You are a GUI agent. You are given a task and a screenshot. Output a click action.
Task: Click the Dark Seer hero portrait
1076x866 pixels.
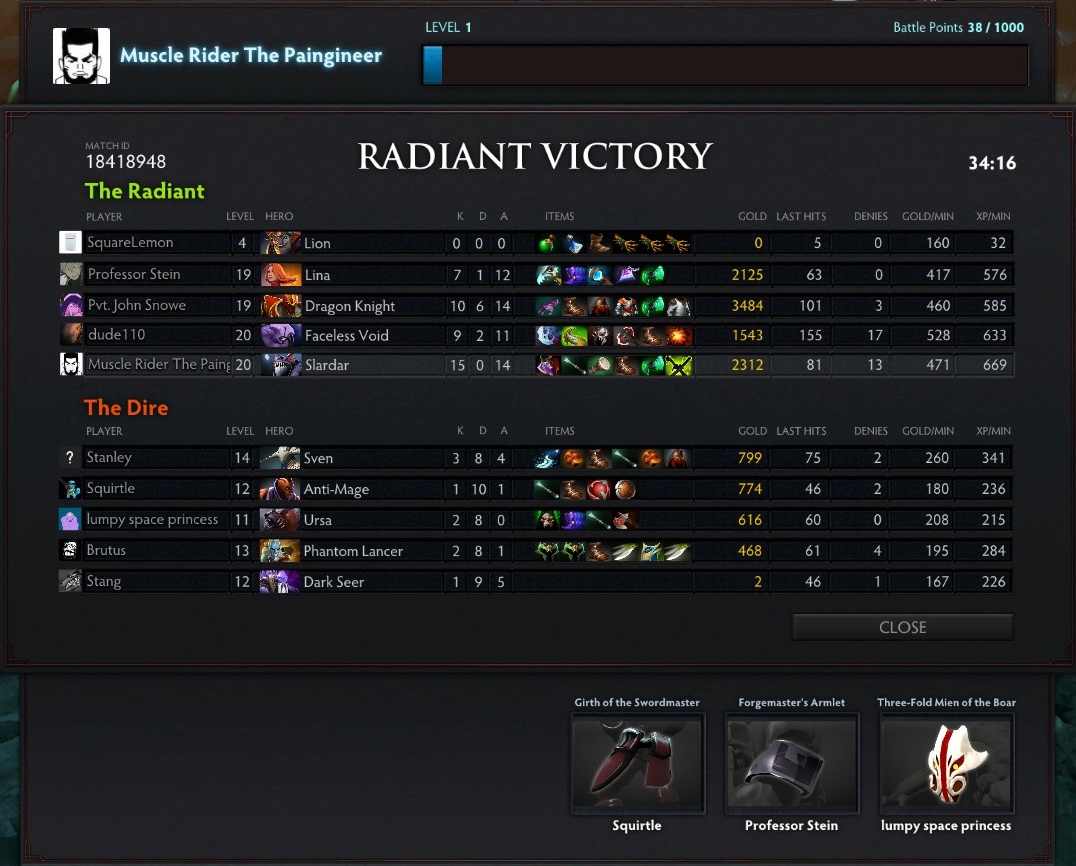point(281,582)
